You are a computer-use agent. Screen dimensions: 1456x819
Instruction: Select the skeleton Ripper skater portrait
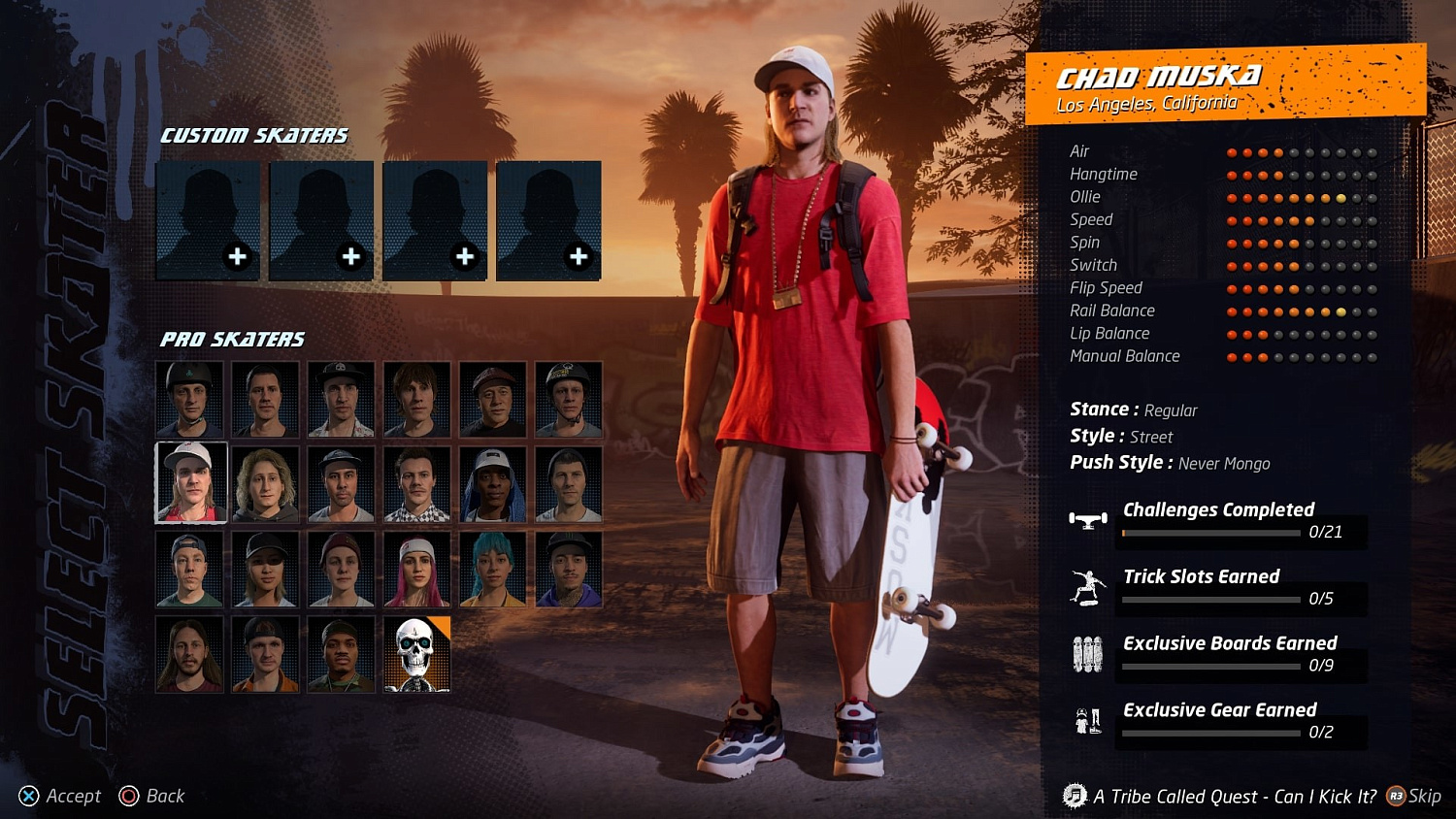coord(416,653)
